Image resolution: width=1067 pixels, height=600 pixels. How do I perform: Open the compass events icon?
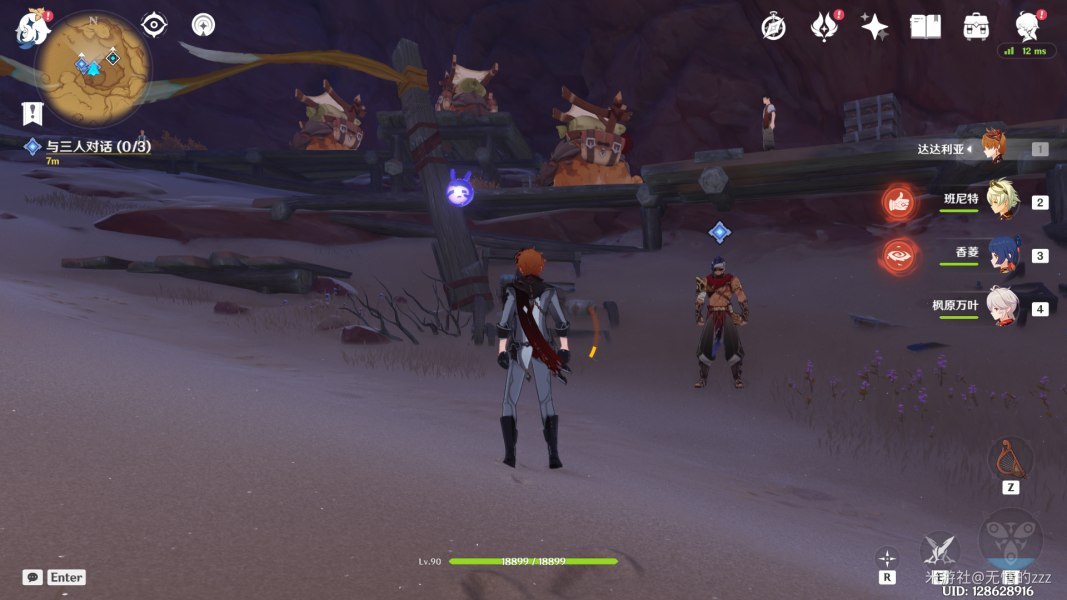773,27
